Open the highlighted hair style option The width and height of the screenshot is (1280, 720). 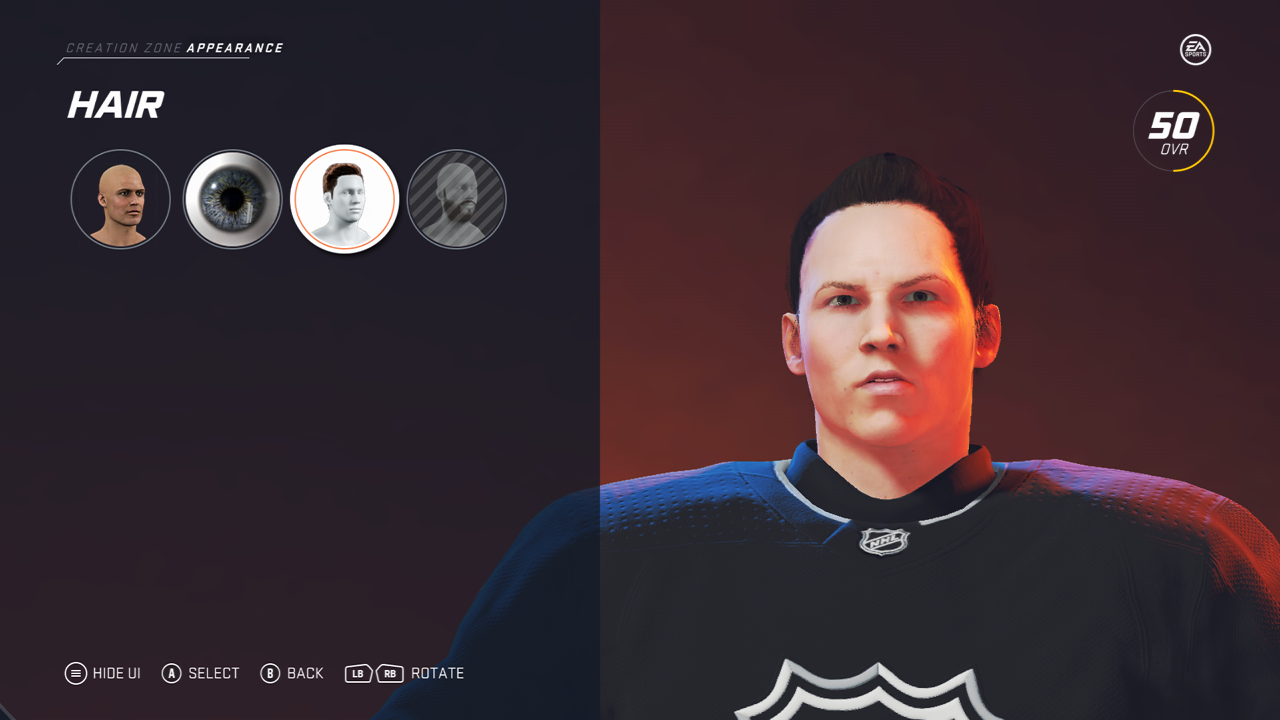344,200
